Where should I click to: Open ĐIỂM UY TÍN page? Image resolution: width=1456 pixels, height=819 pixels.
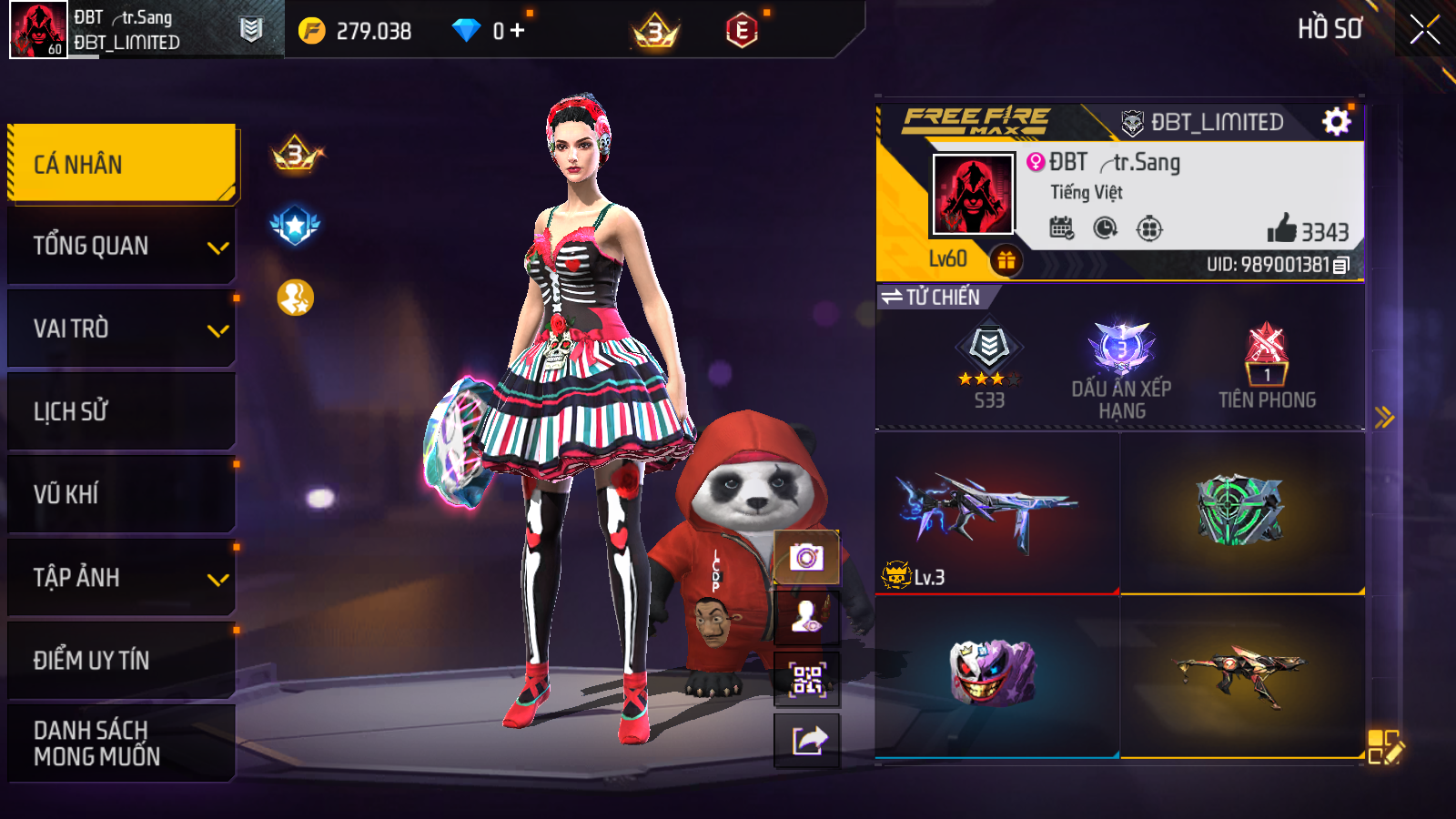tap(122, 660)
